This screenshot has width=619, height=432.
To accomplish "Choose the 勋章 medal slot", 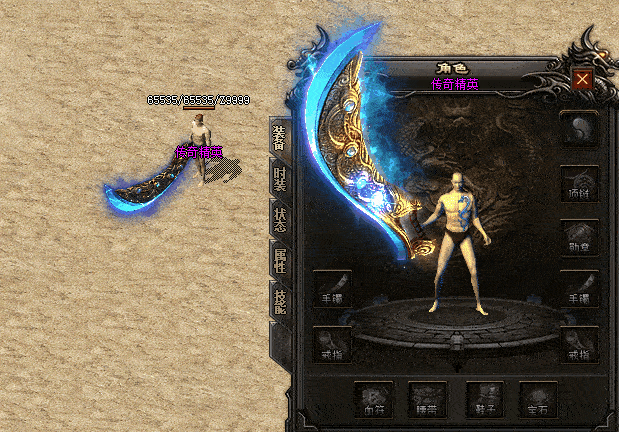I will coord(579,237).
